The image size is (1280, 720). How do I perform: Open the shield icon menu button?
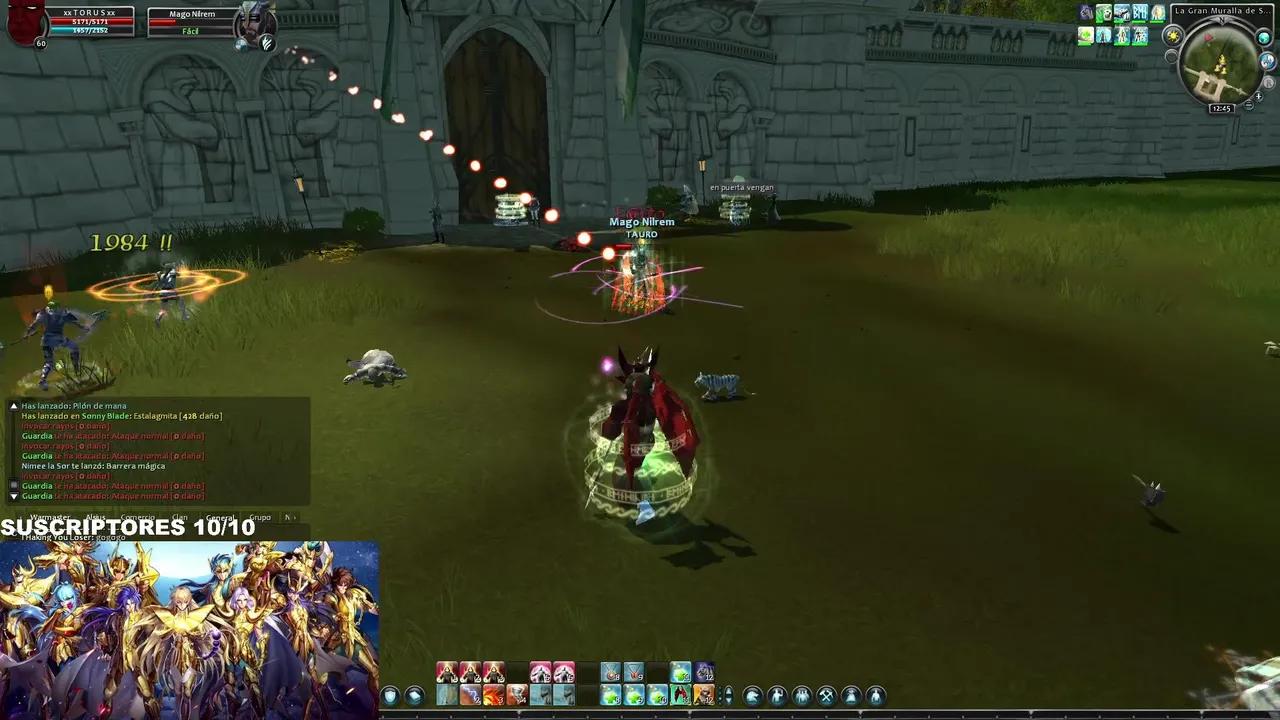pyautogui.click(x=390, y=696)
